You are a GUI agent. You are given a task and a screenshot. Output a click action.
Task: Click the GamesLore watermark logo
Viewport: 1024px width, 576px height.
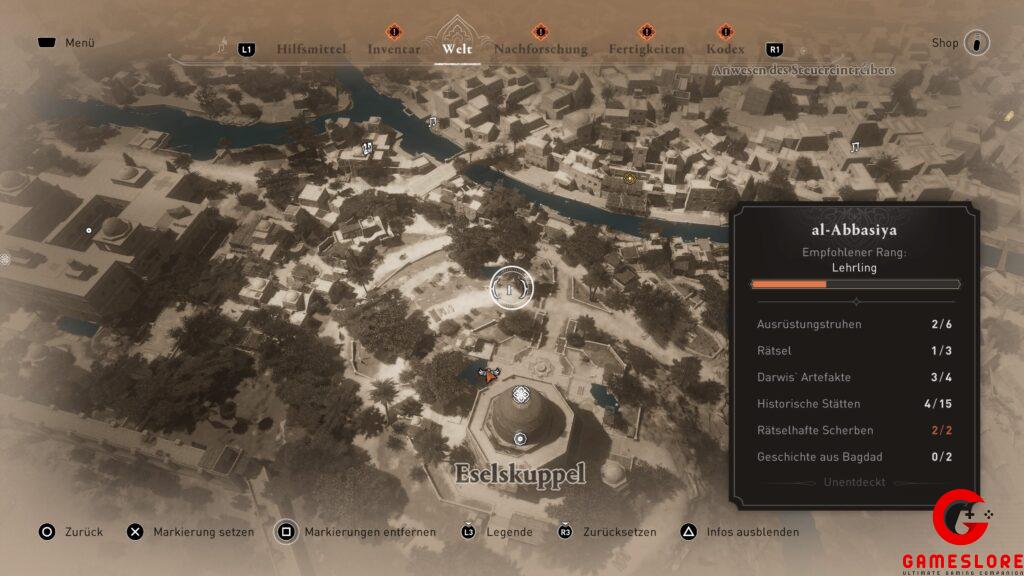(x=960, y=533)
